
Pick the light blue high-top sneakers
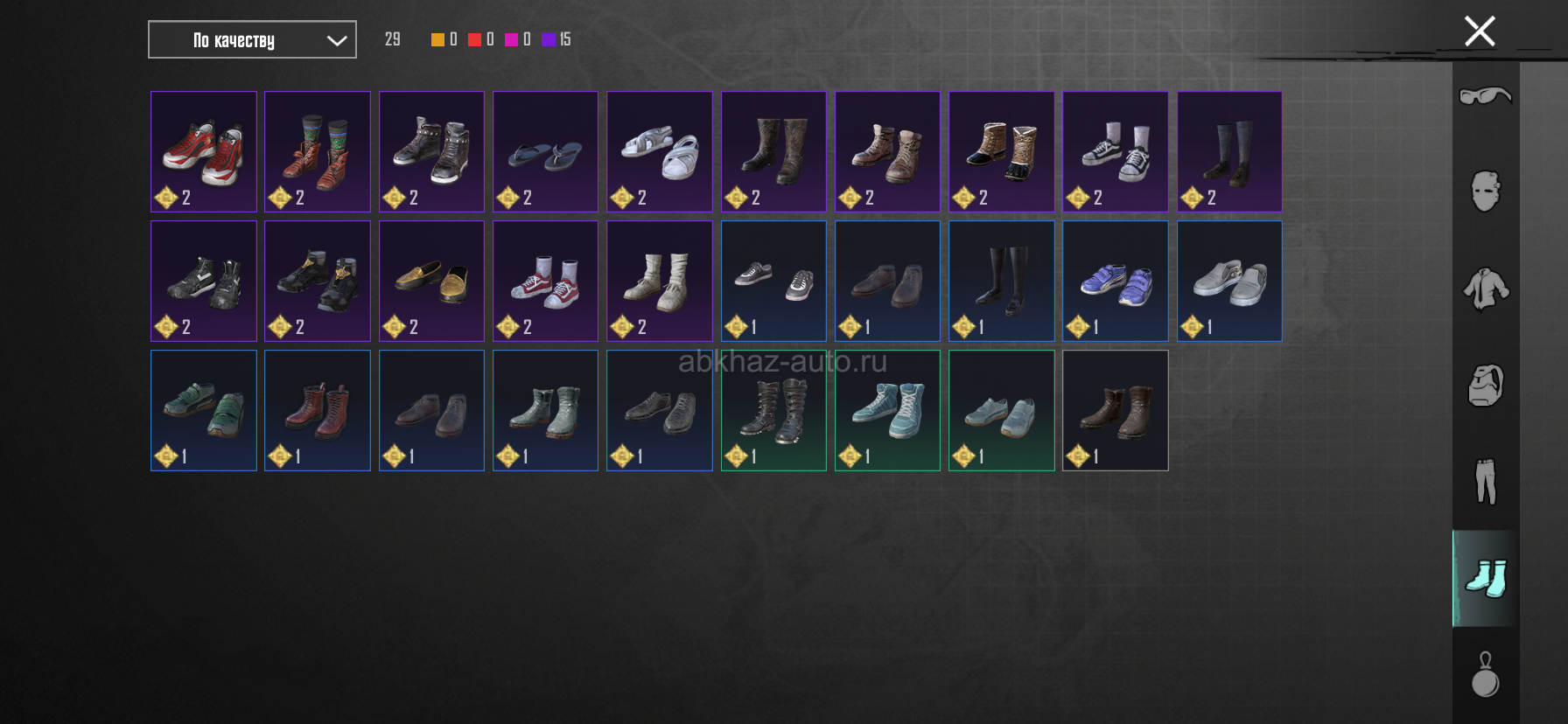(887, 410)
